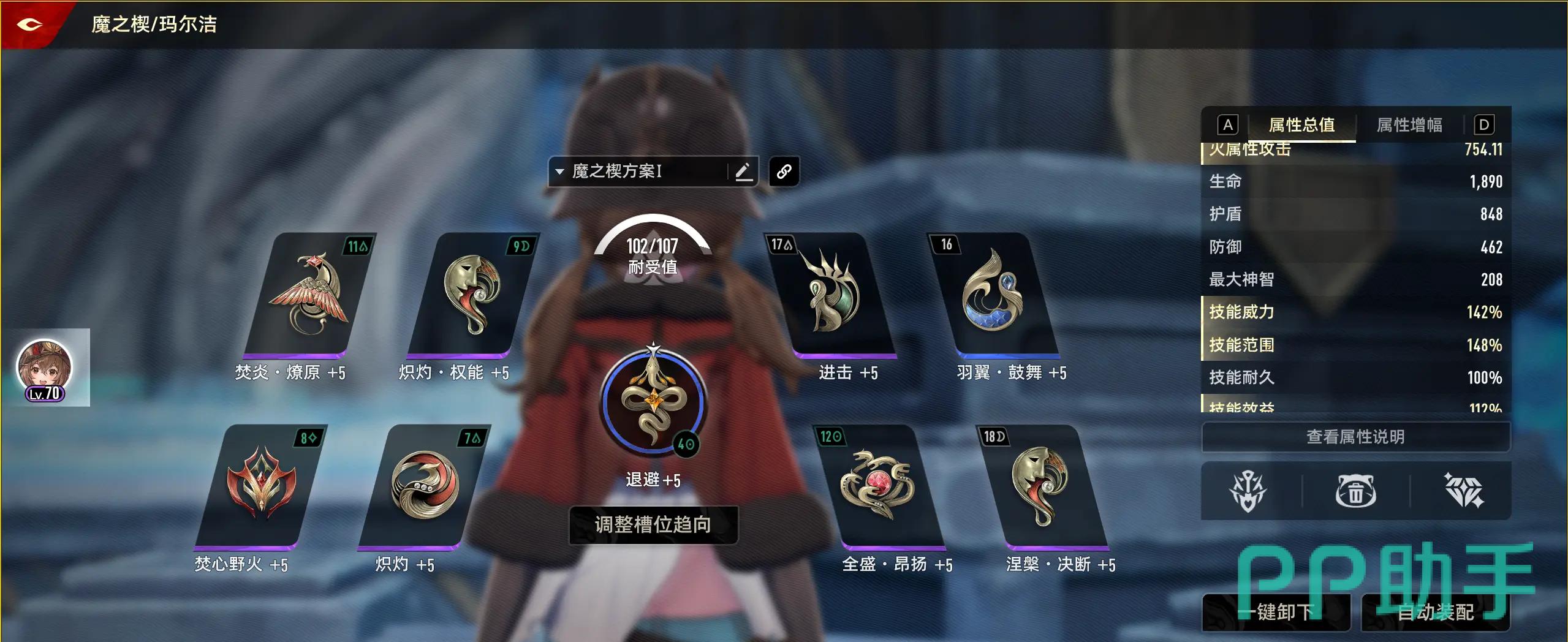Rename loadout with the pencil edit icon
Screen dimensions: 1568x642
743,171
